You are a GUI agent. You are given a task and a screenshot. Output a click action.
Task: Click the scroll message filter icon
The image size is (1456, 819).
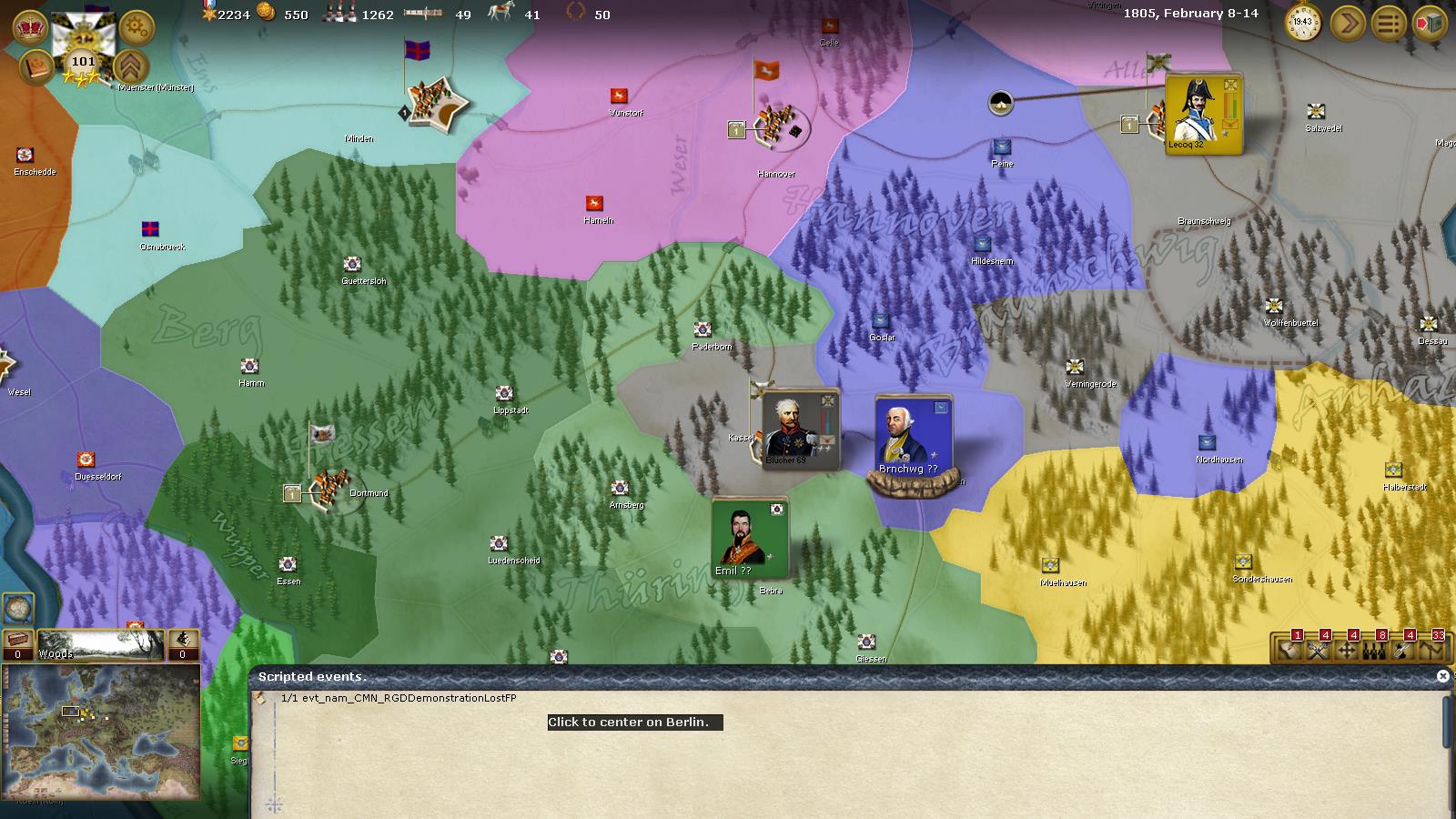coord(1290,650)
